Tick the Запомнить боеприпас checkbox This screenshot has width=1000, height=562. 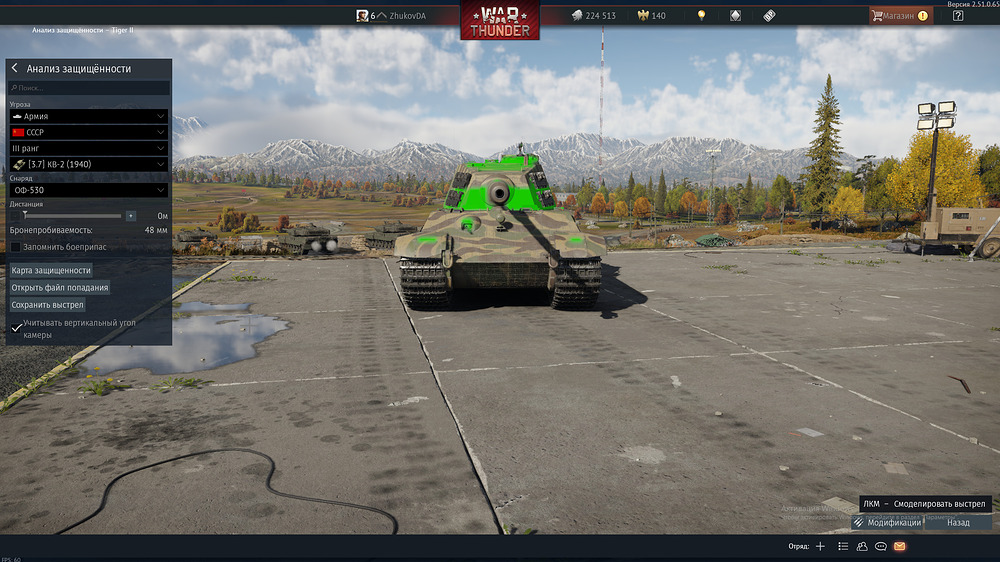pos(16,246)
